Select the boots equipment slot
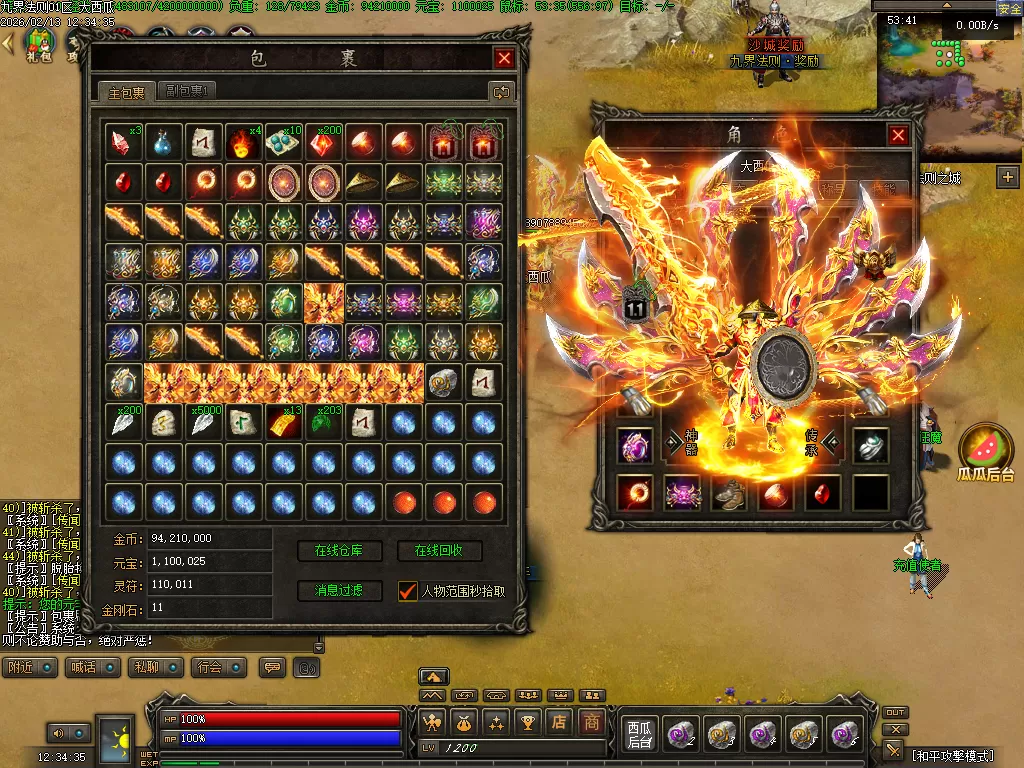This screenshot has width=1024, height=768. (728, 492)
